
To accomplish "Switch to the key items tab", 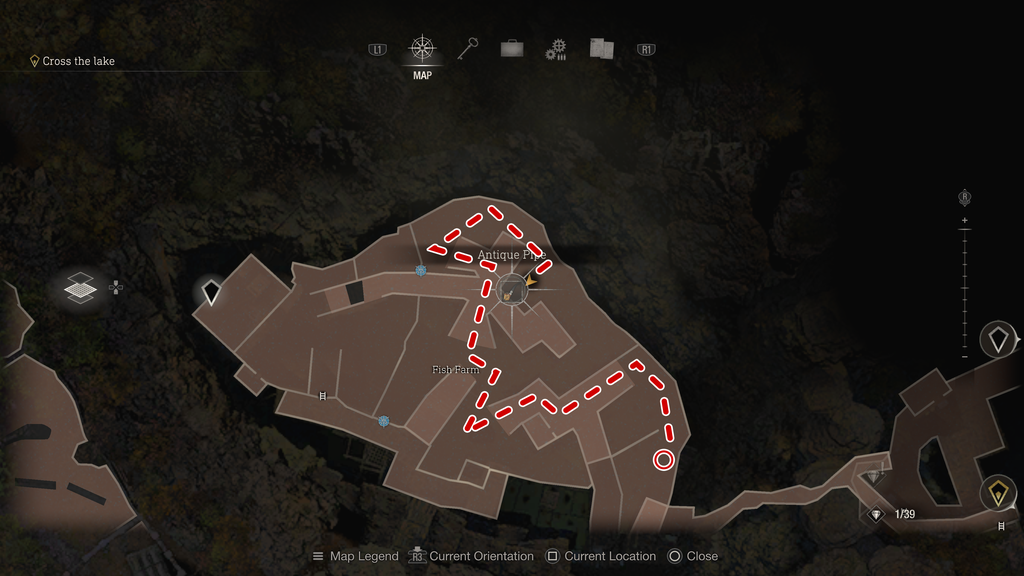I will (467, 48).
